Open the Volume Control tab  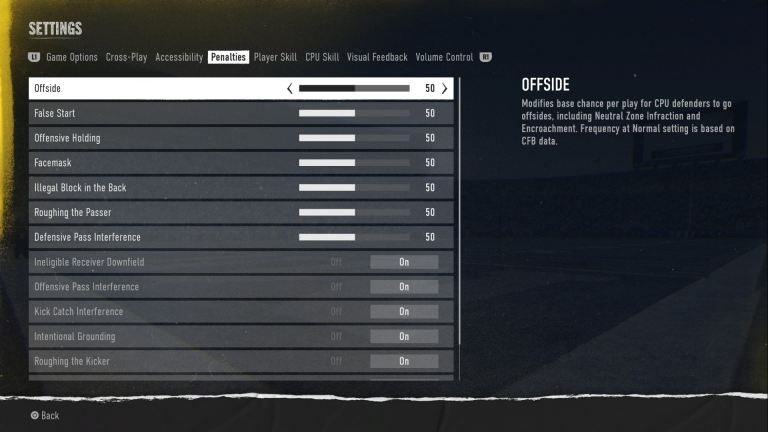(x=444, y=58)
